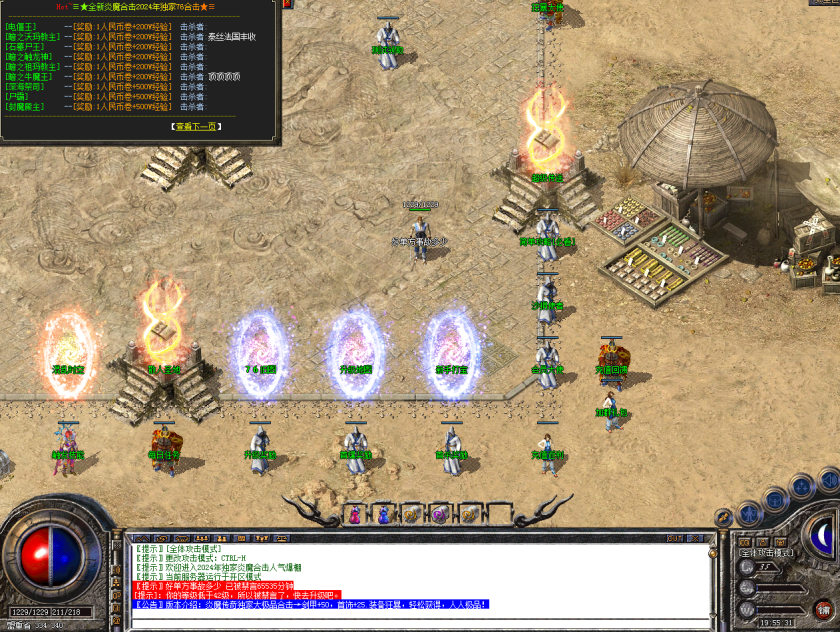840x632 pixels.
Task: Use the blue potion in the second belt slot
Action: (383, 515)
